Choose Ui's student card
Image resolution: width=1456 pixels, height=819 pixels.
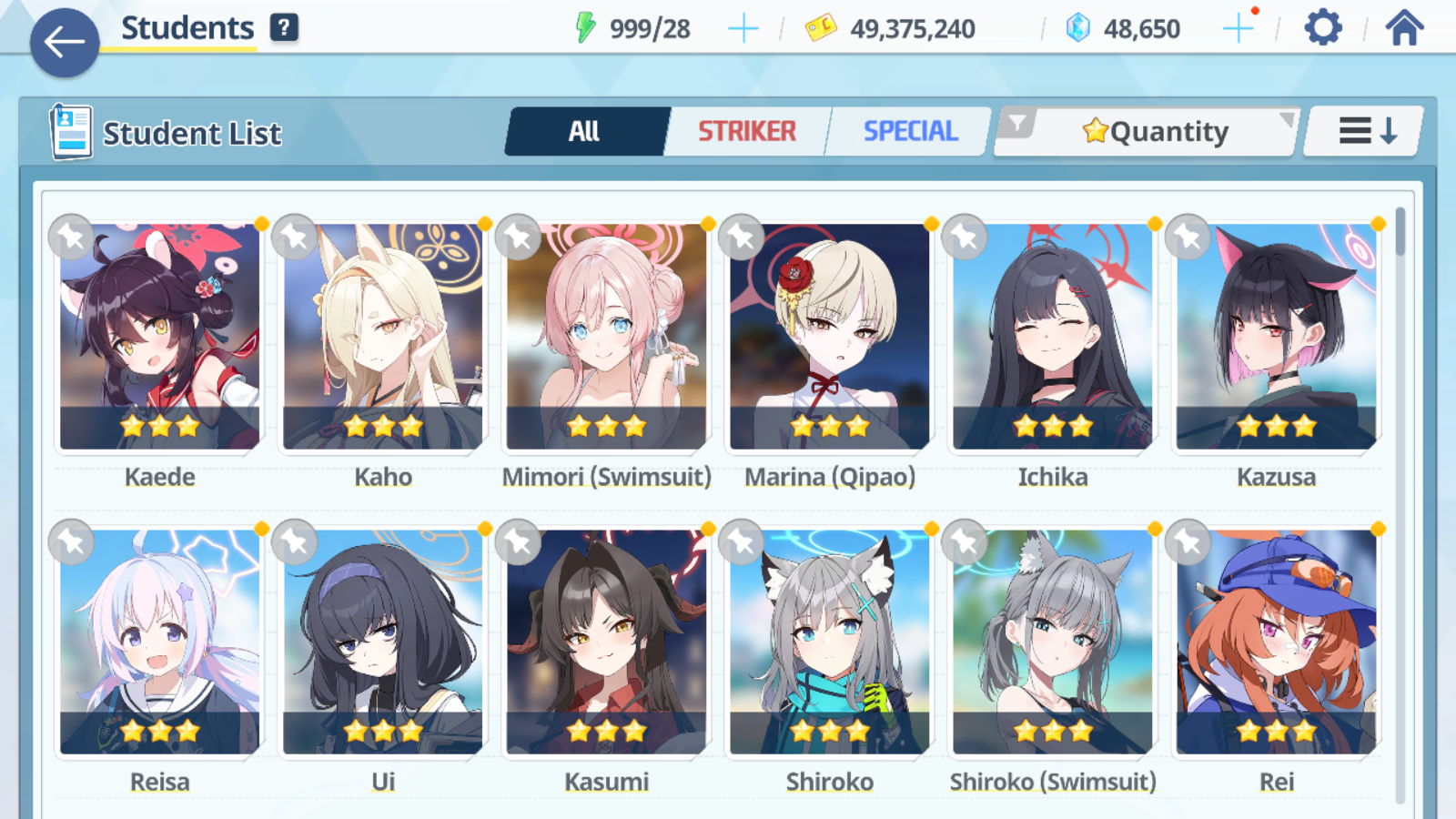[x=383, y=642]
